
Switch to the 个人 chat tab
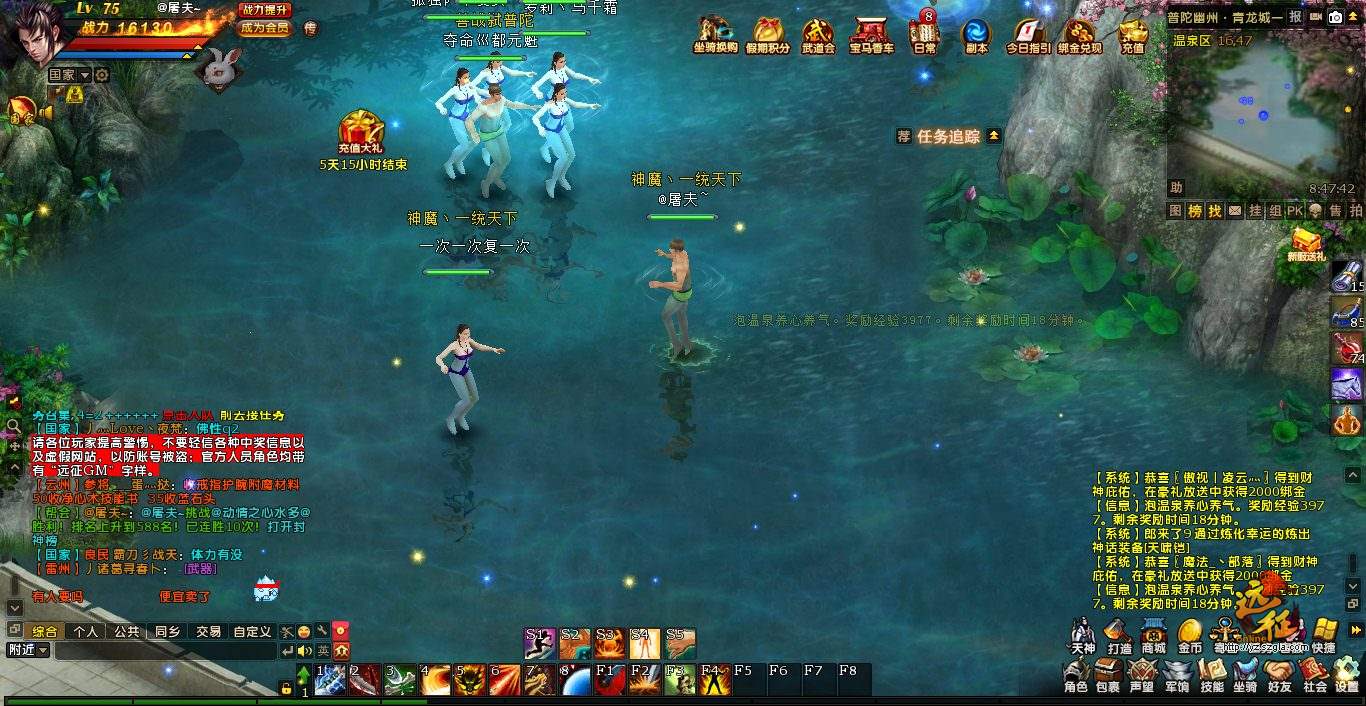(86, 632)
